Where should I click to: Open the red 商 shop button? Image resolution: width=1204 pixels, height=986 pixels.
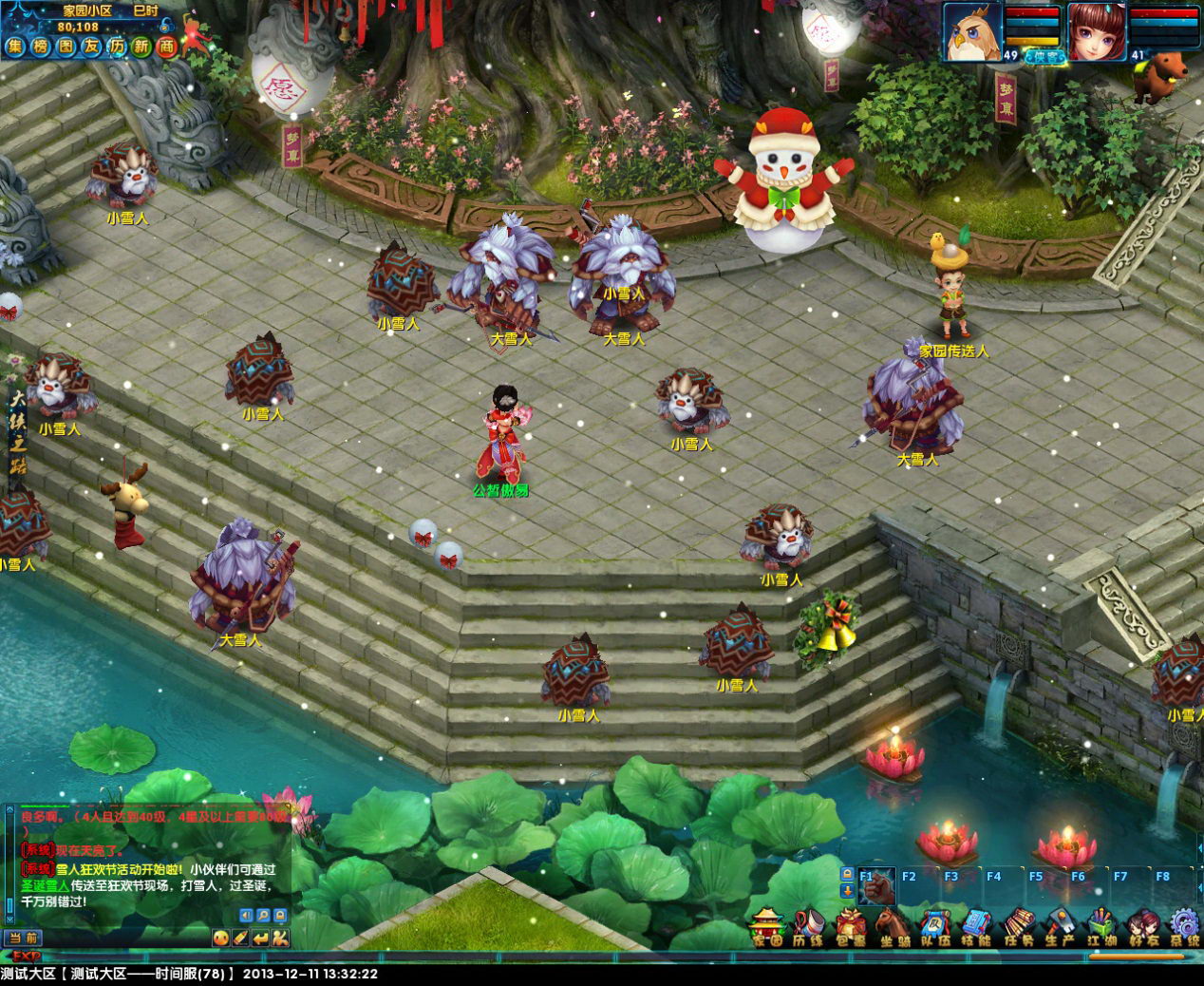click(167, 47)
